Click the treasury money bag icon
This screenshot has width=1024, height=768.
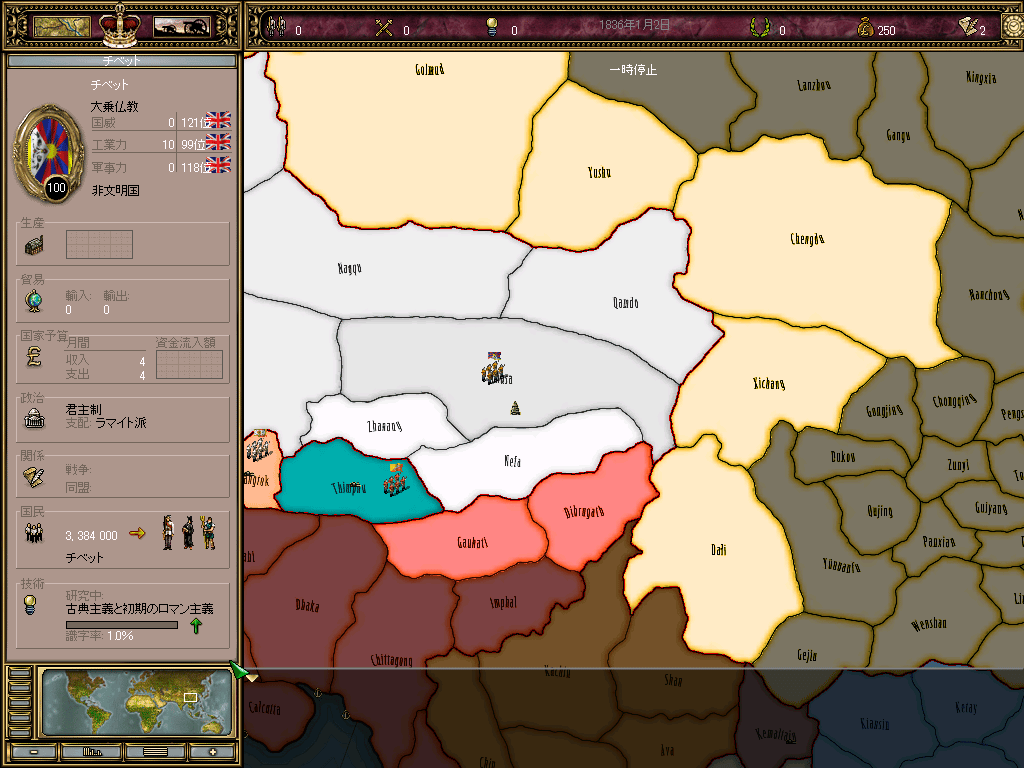click(865, 28)
